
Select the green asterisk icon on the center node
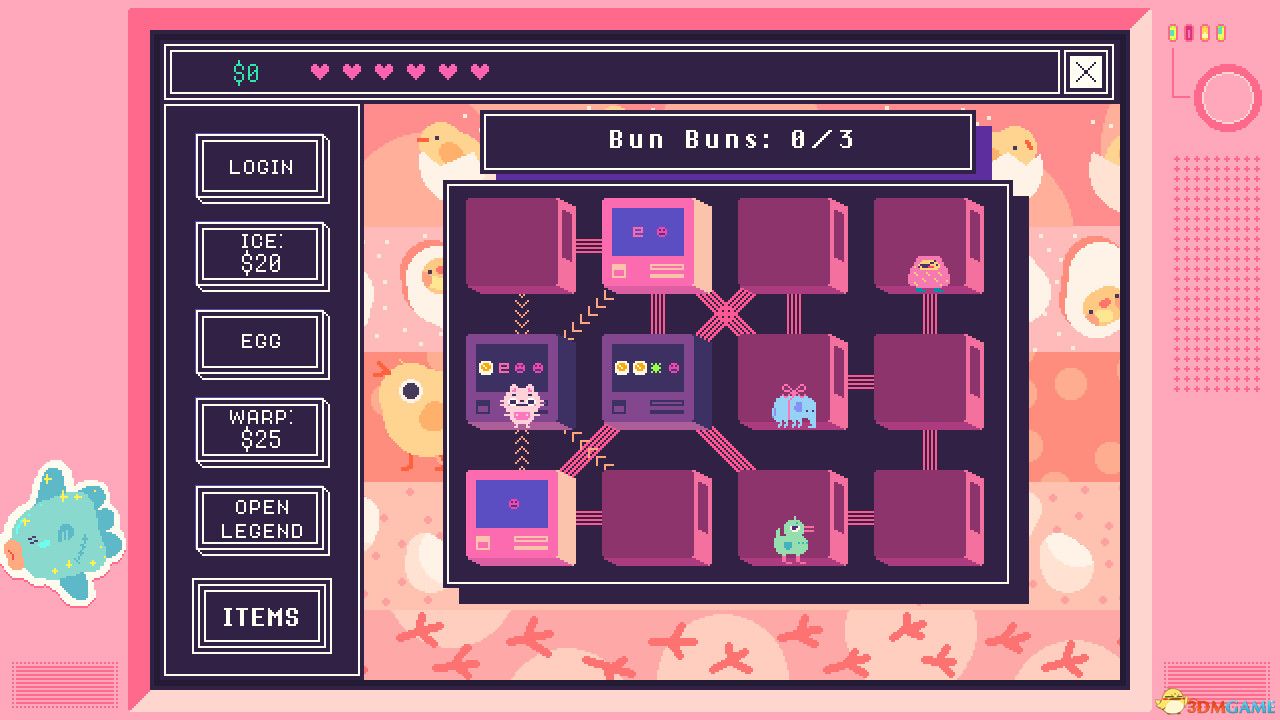pos(656,366)
